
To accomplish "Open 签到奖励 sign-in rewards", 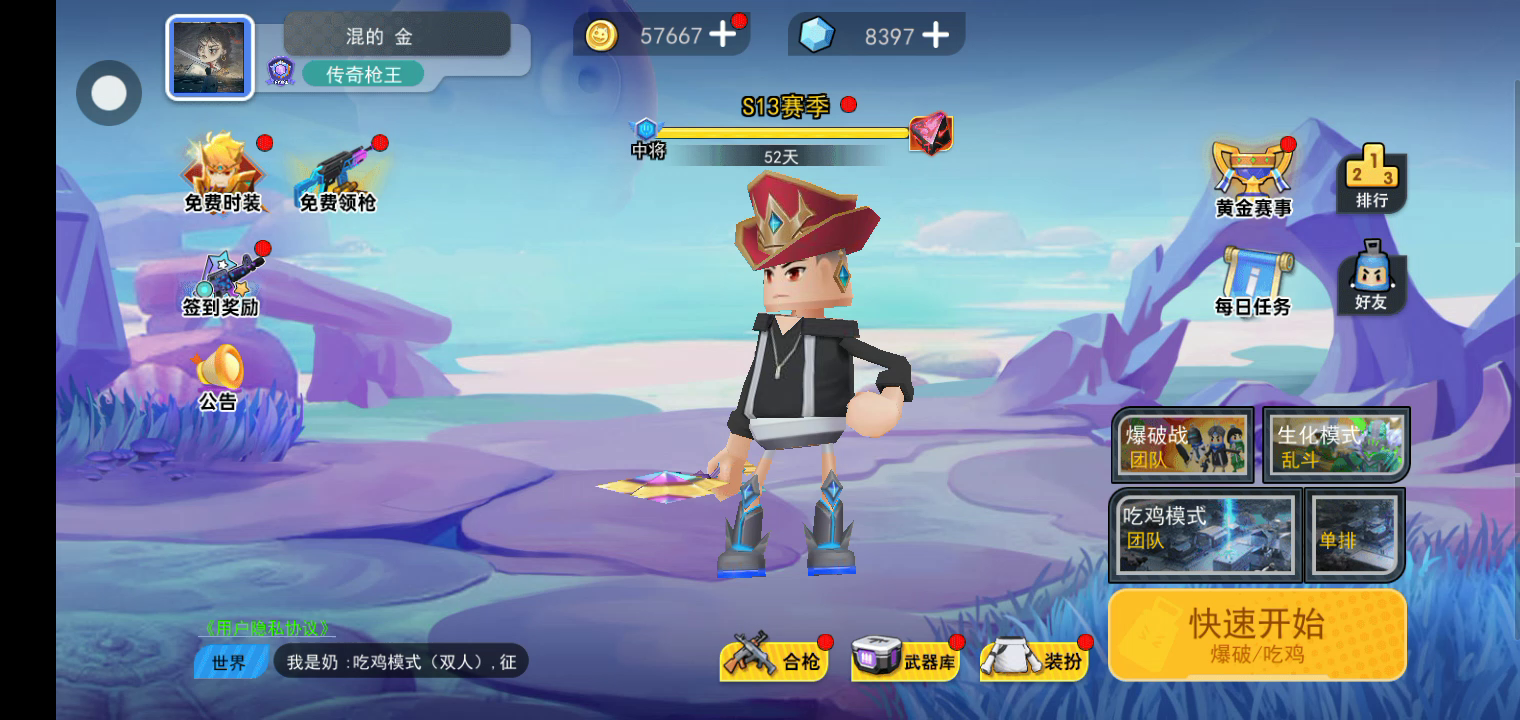I will pos(222,283).
